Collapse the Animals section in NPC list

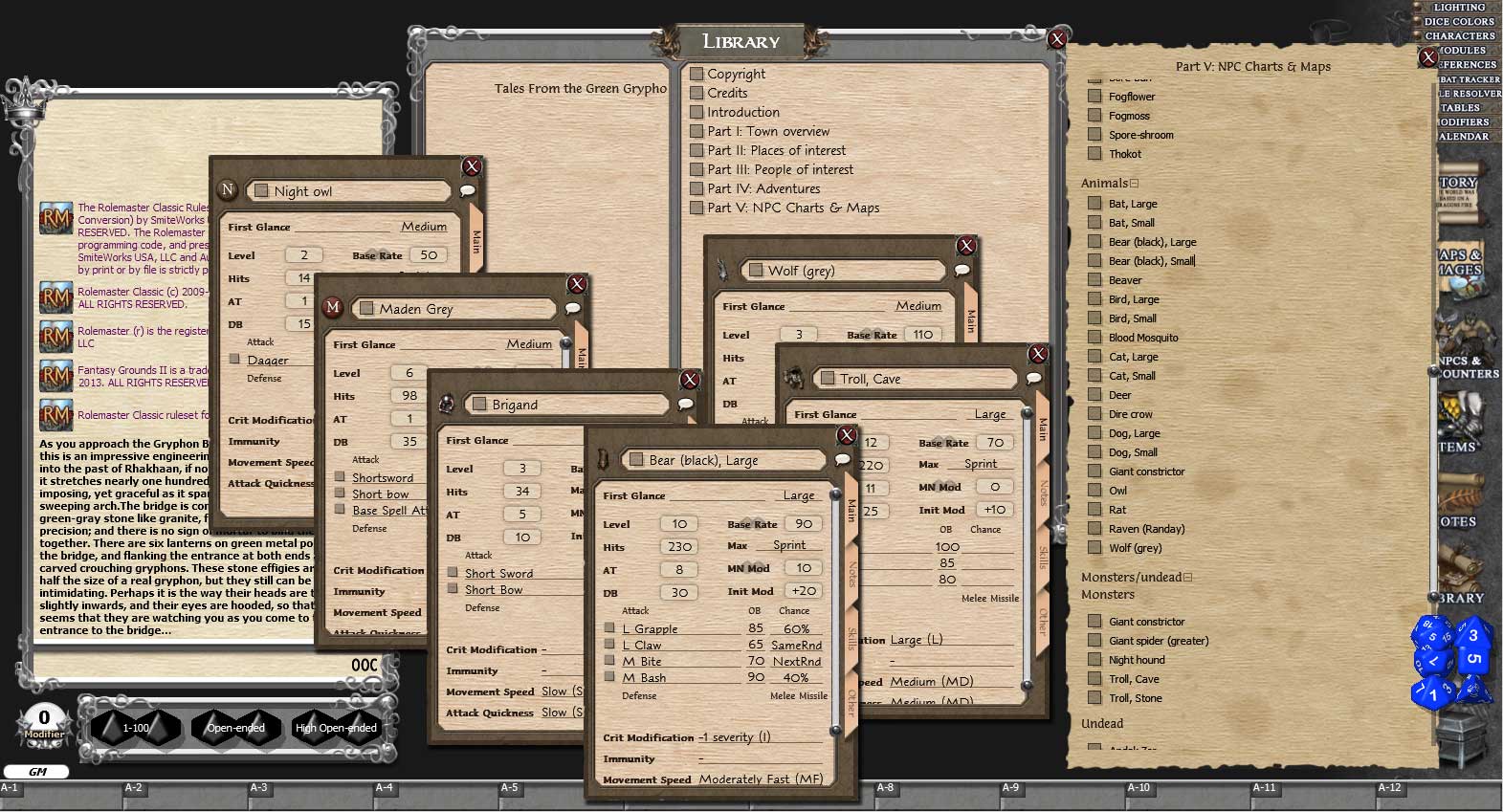click(x=1134, y=183)
